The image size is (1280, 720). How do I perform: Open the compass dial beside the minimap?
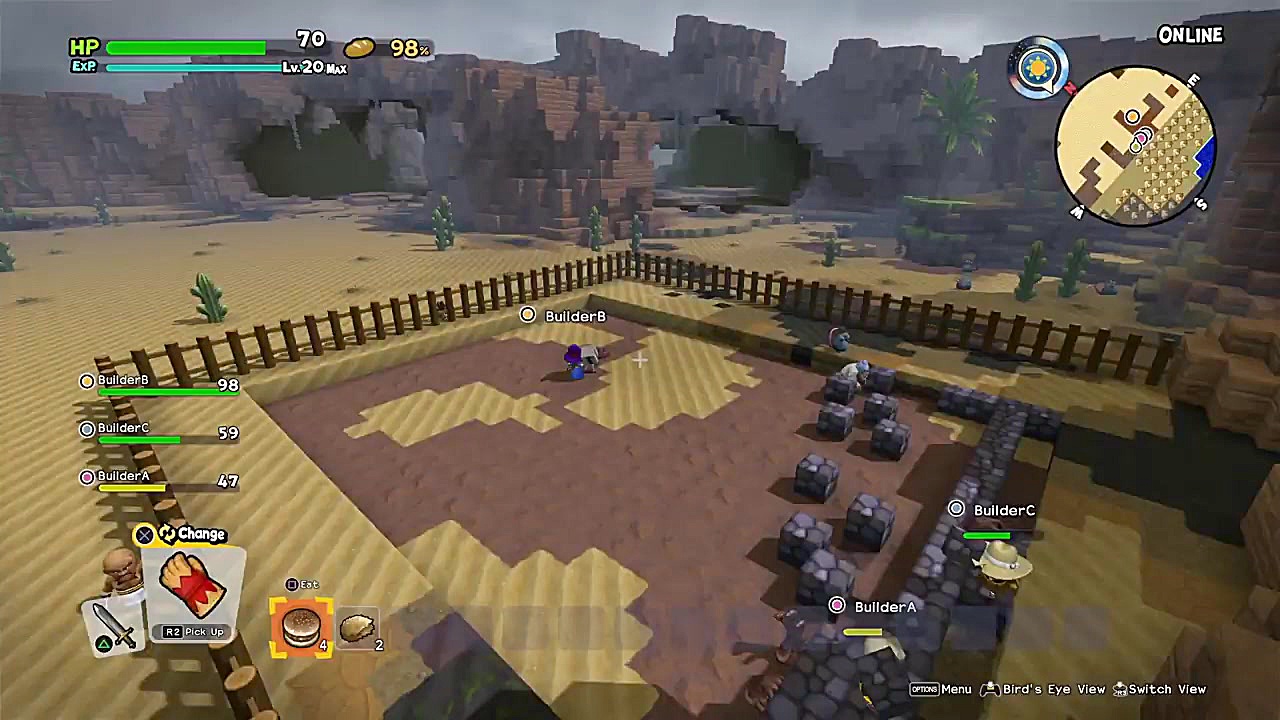click(1038, 67)
